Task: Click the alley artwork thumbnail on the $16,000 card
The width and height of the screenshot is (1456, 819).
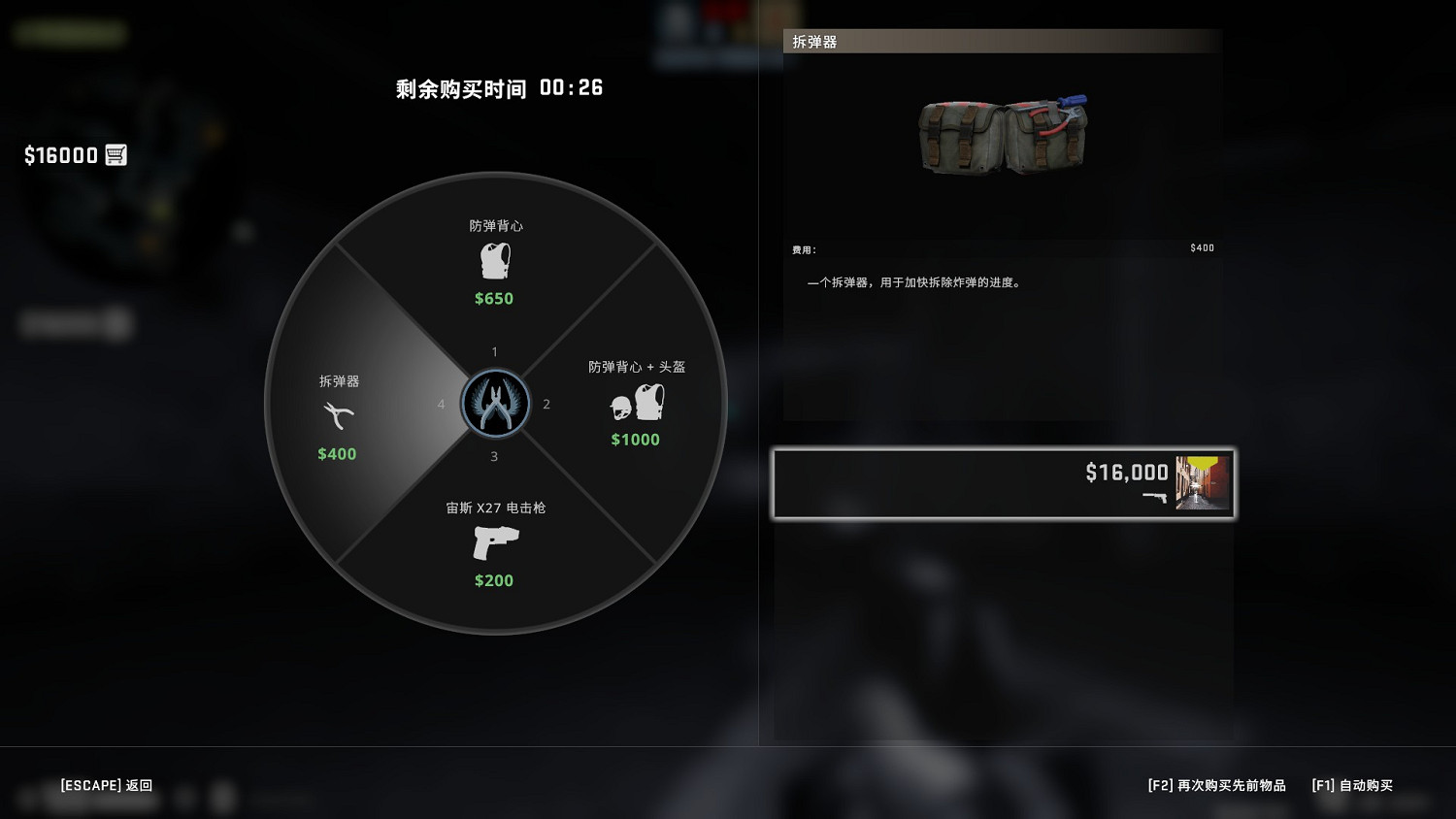Action: (x=1202, y=482)
